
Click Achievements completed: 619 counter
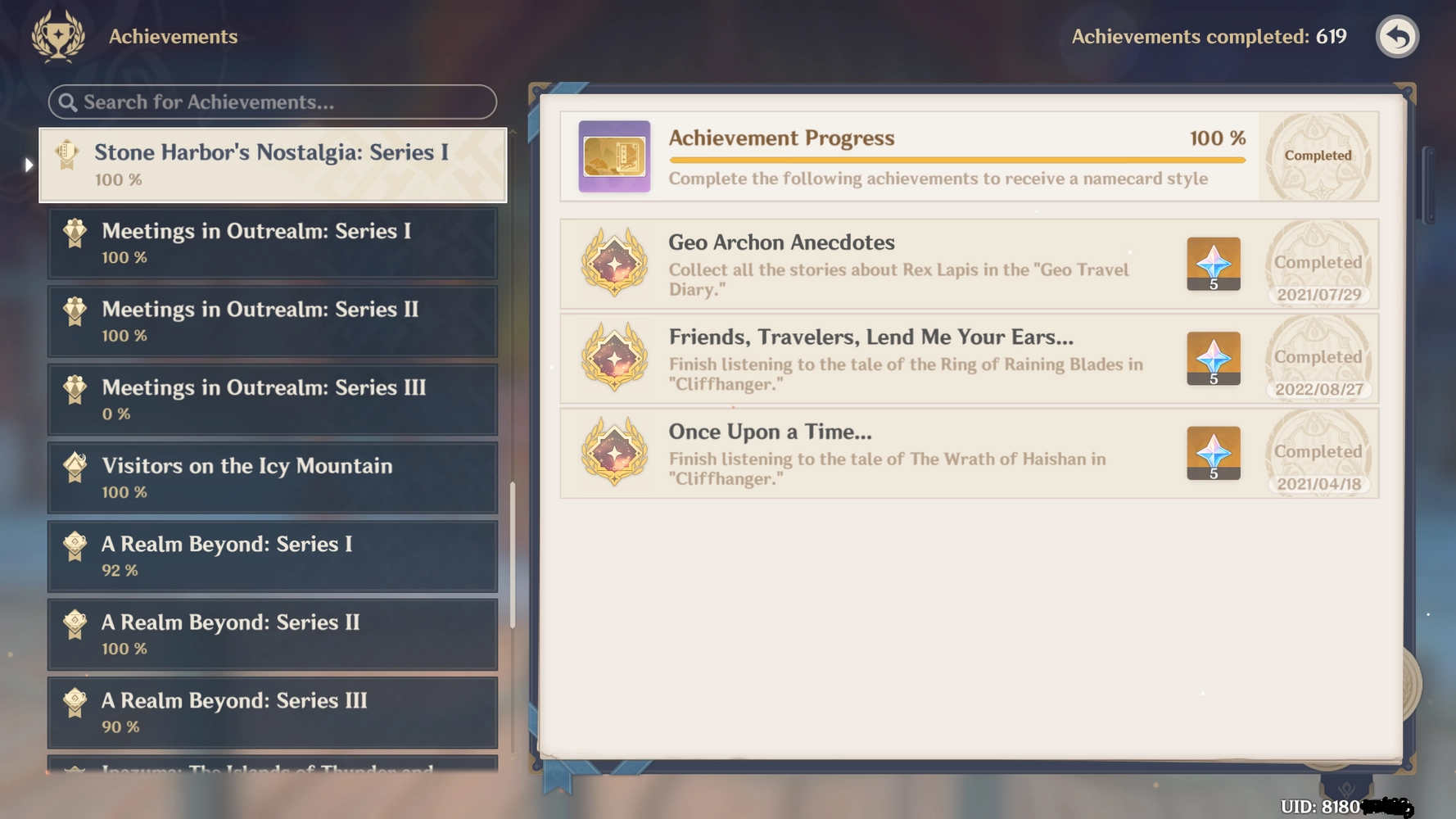1208,36
